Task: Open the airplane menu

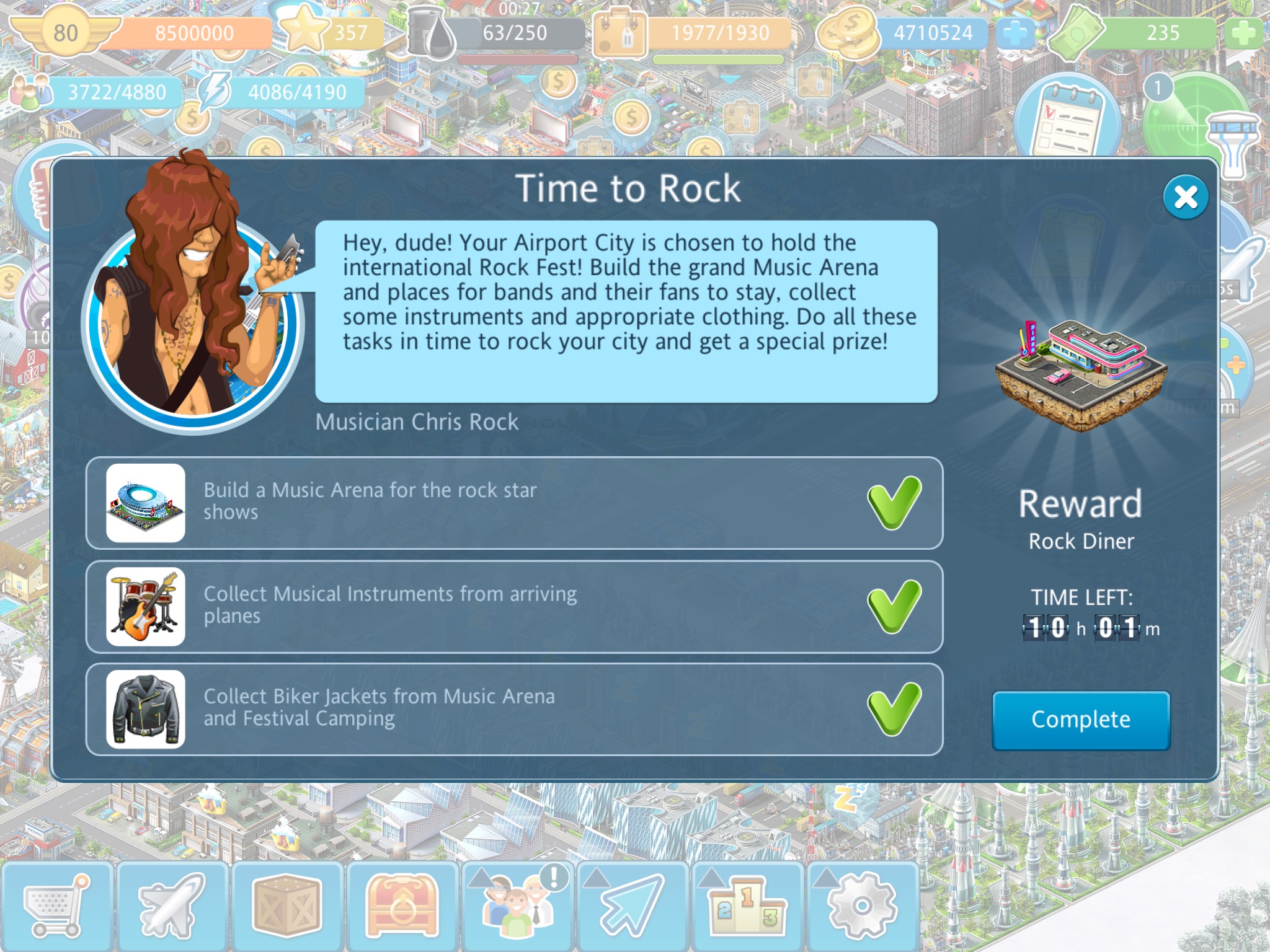Action: tap(172, 906)
